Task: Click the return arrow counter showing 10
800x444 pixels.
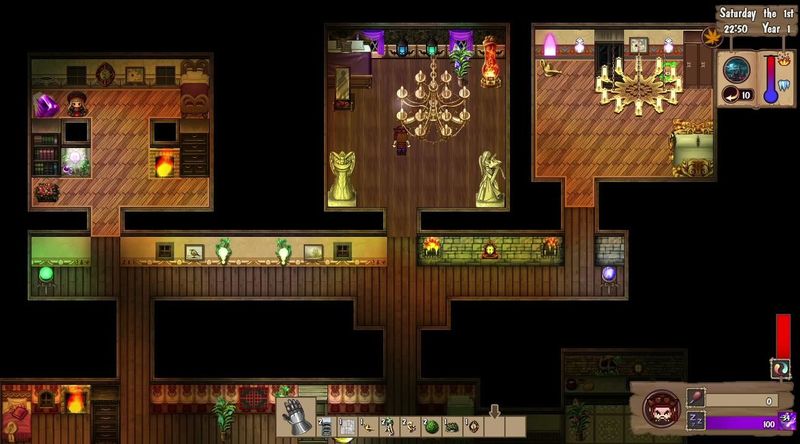Action: click(x=740, y=96)
